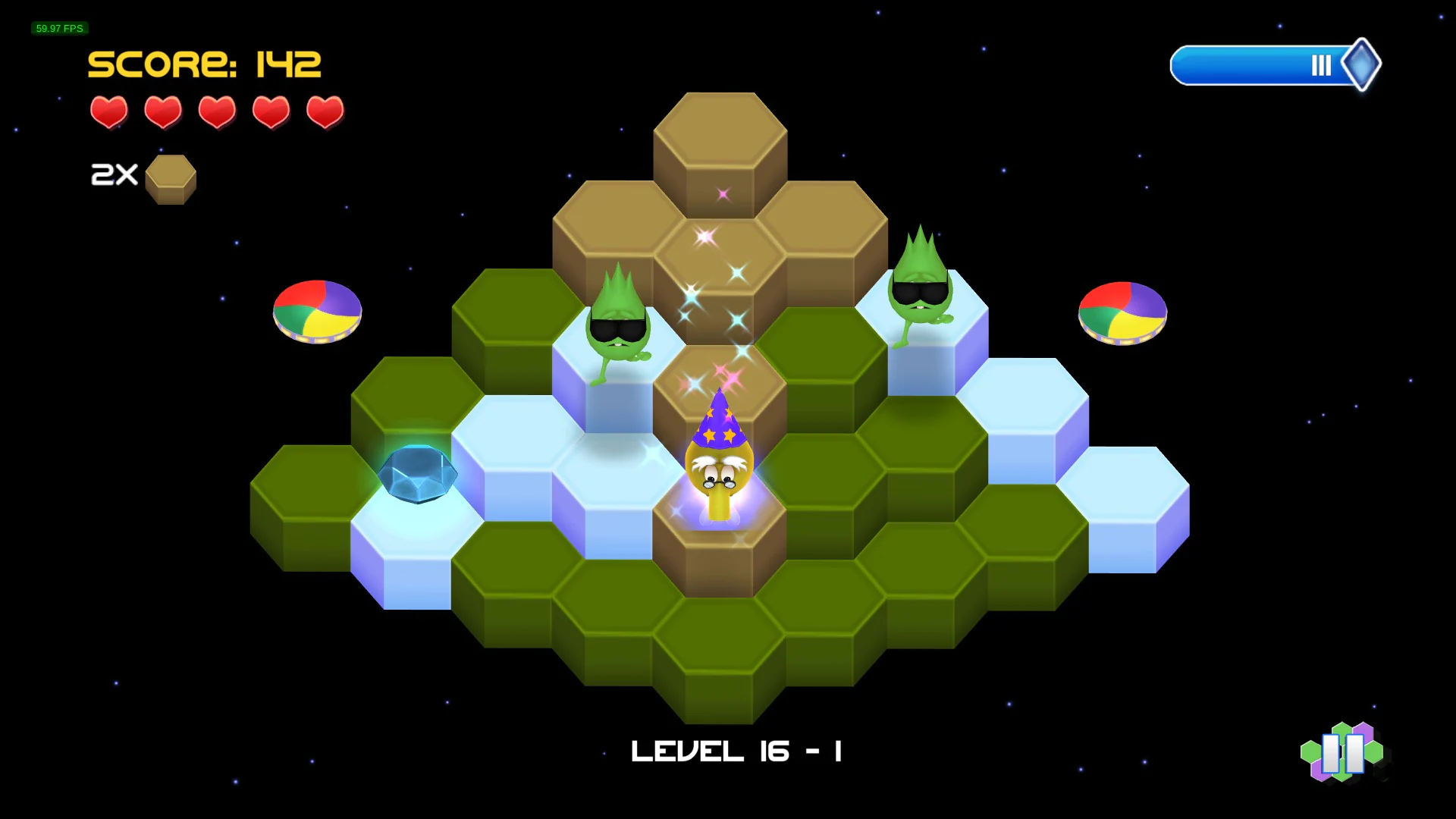1456x819 pixels.
Task: Click the 59.97 FPS counter
Action: coord(58,28)
